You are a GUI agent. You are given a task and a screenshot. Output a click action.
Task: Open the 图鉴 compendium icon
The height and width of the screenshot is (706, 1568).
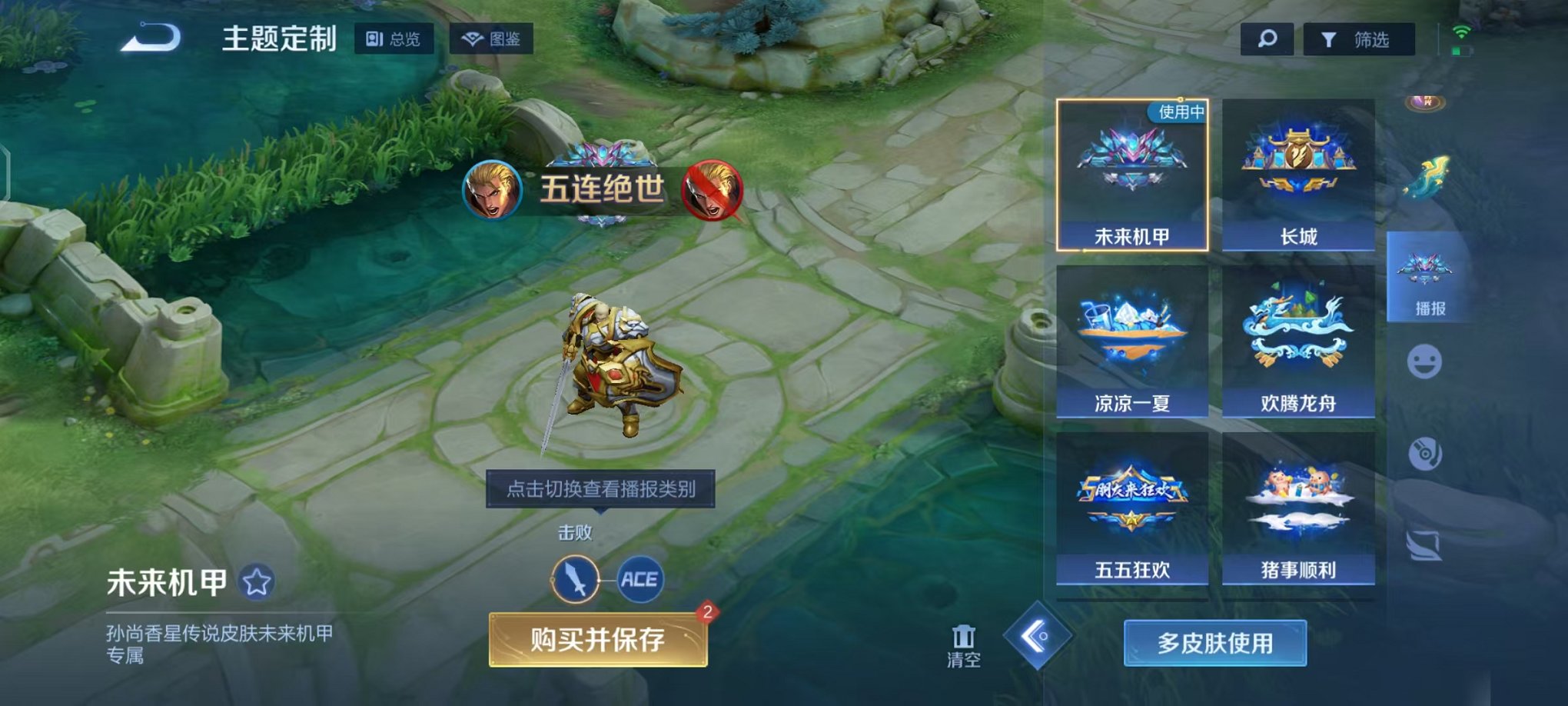pyautogui.click(x=492, y=40)
